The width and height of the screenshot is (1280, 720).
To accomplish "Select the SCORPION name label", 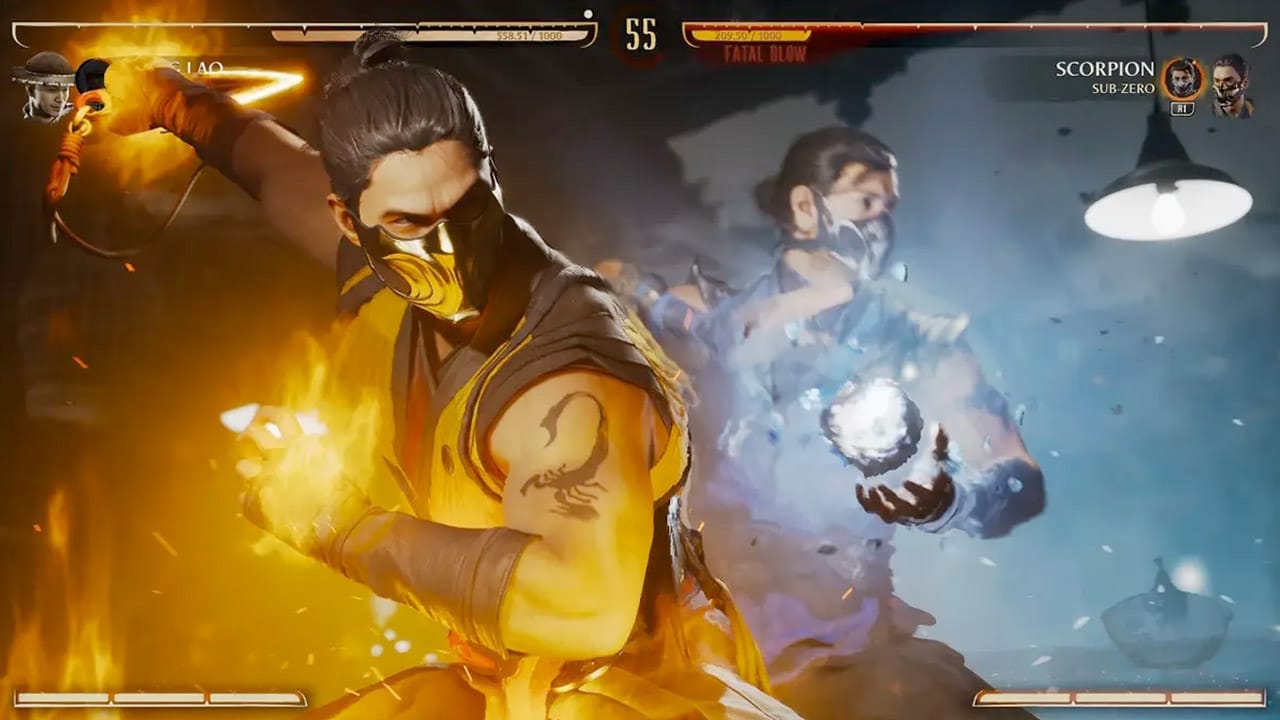I will [1105, 68].
